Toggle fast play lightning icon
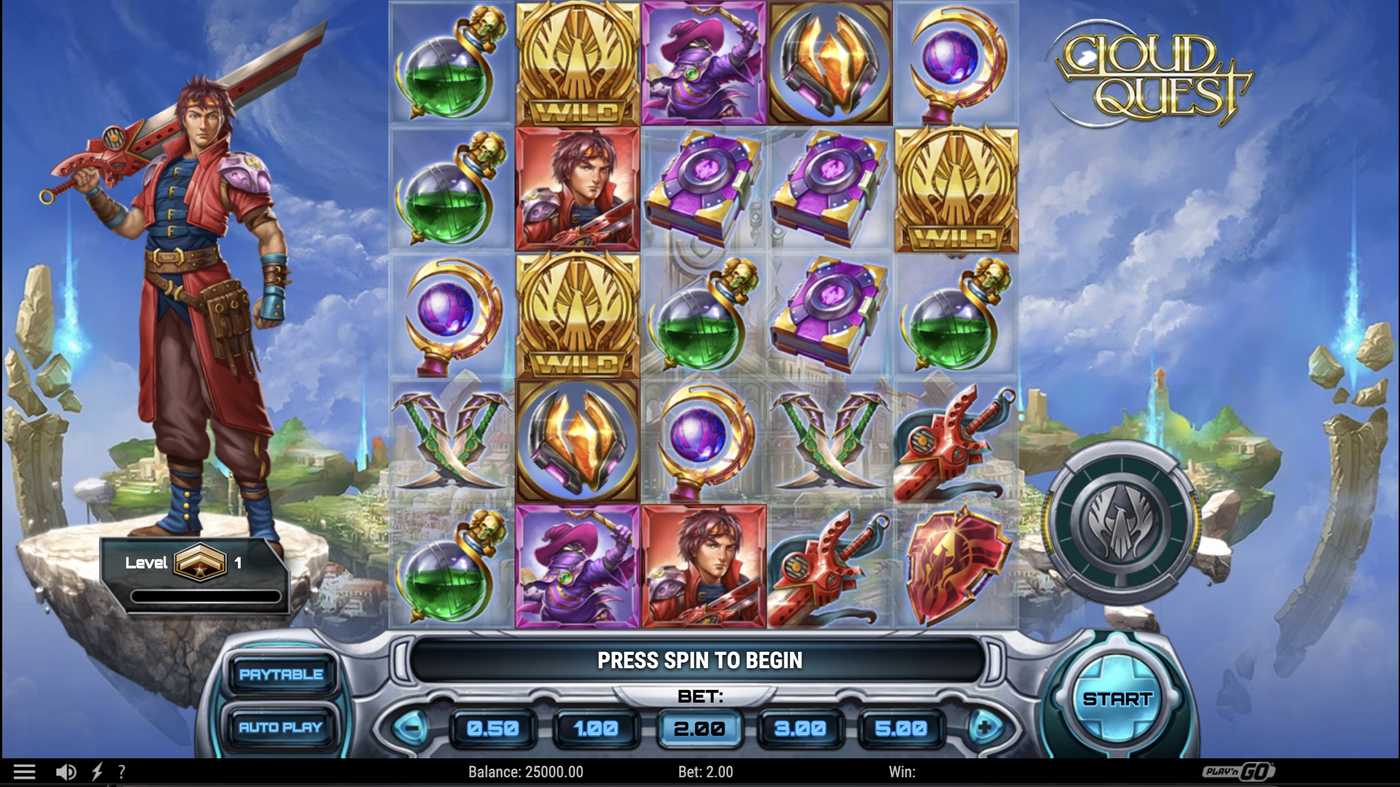Screen dimensions: 1400x787 point(96,770)
